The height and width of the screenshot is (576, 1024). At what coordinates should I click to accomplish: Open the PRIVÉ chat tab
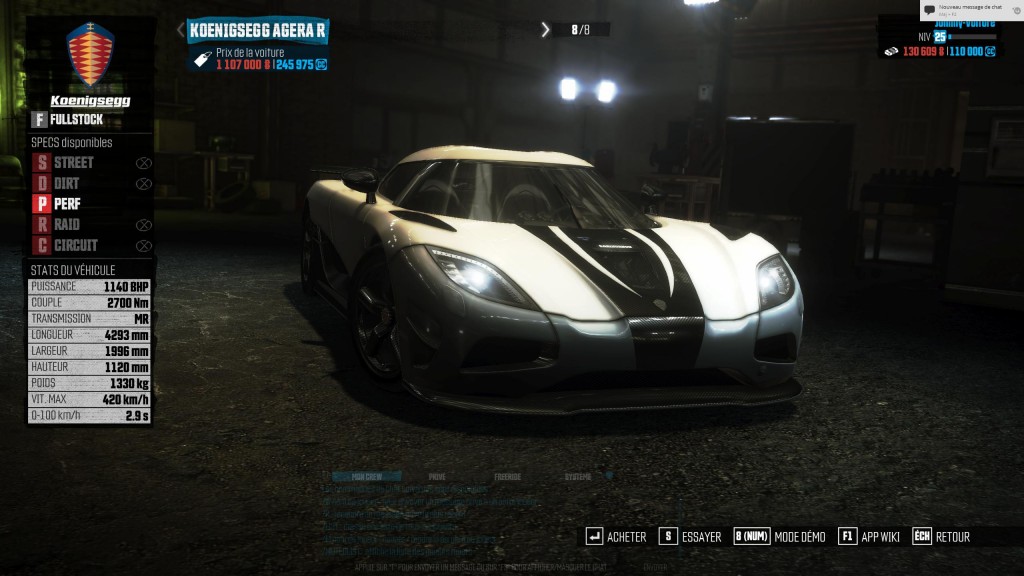click(x=437, y=477)
